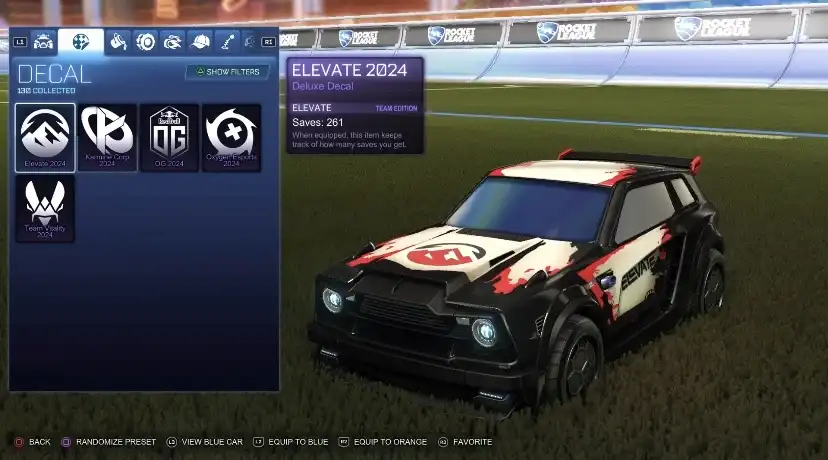Switch to the wheels tab
The height and width of the screenshot is (460, 828).
[x=146, y=42]
